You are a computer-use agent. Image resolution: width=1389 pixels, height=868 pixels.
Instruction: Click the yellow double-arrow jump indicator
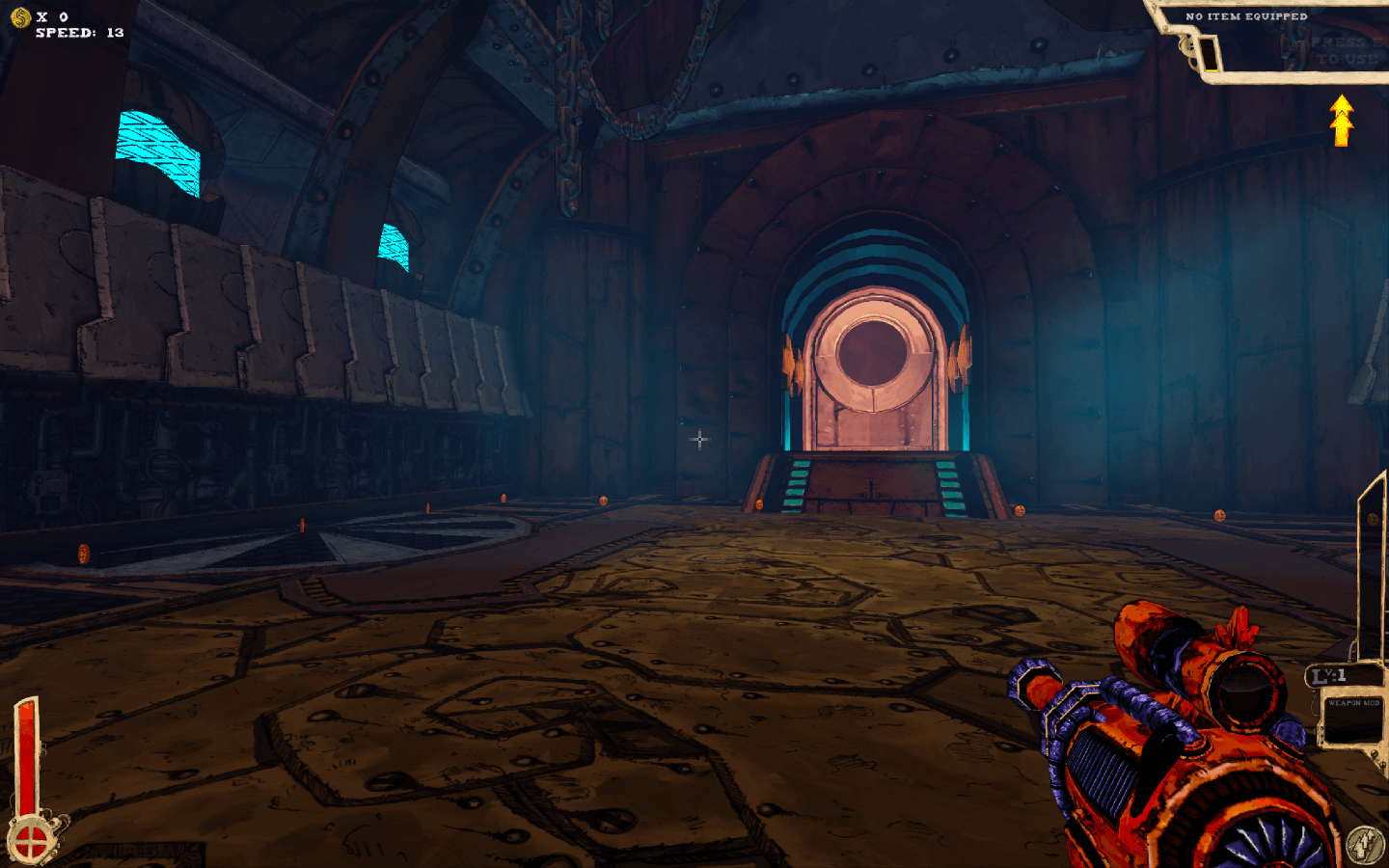[1341, 120]
